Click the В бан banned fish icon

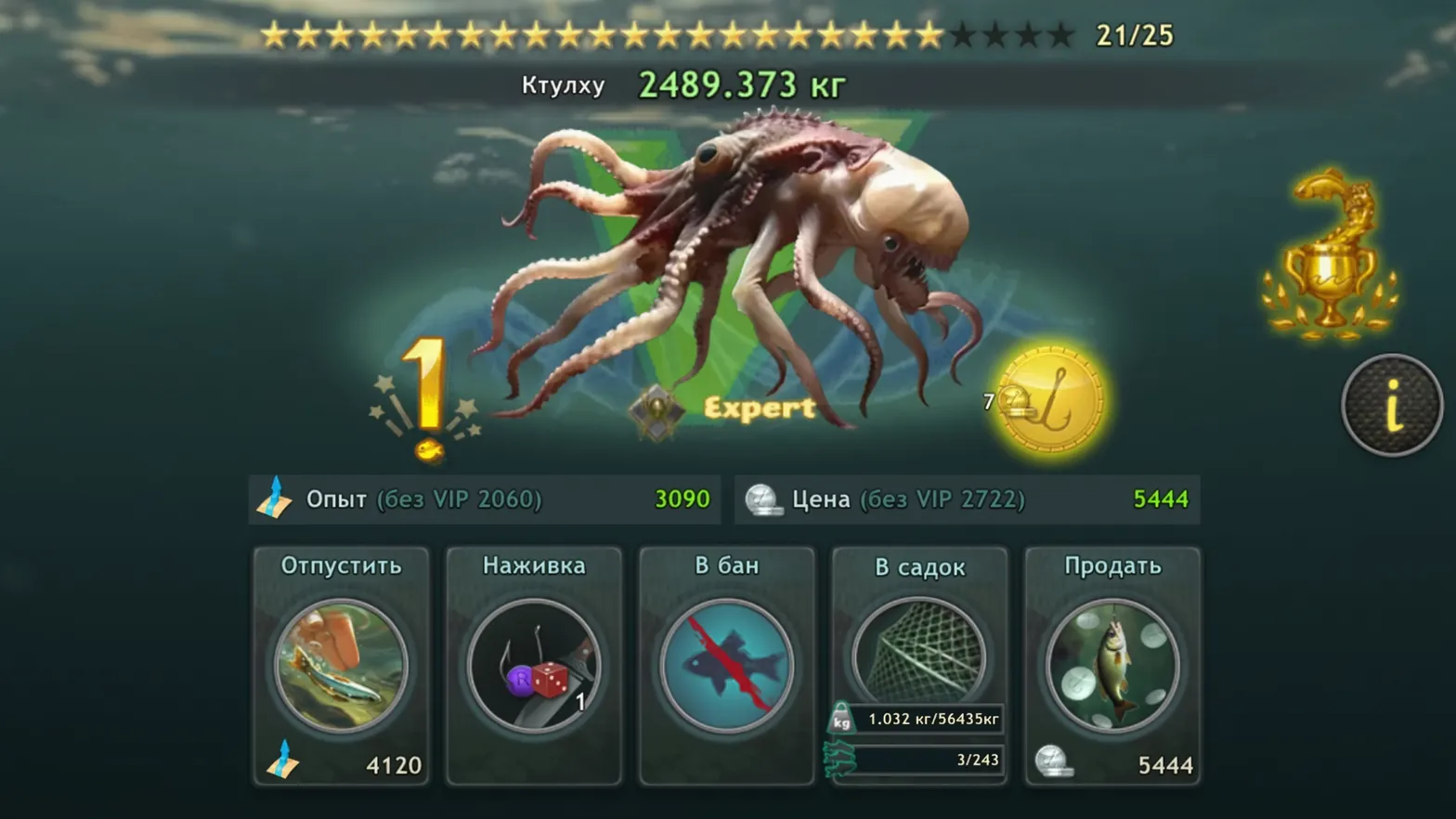pyautogui.click(x=726, y=665)
